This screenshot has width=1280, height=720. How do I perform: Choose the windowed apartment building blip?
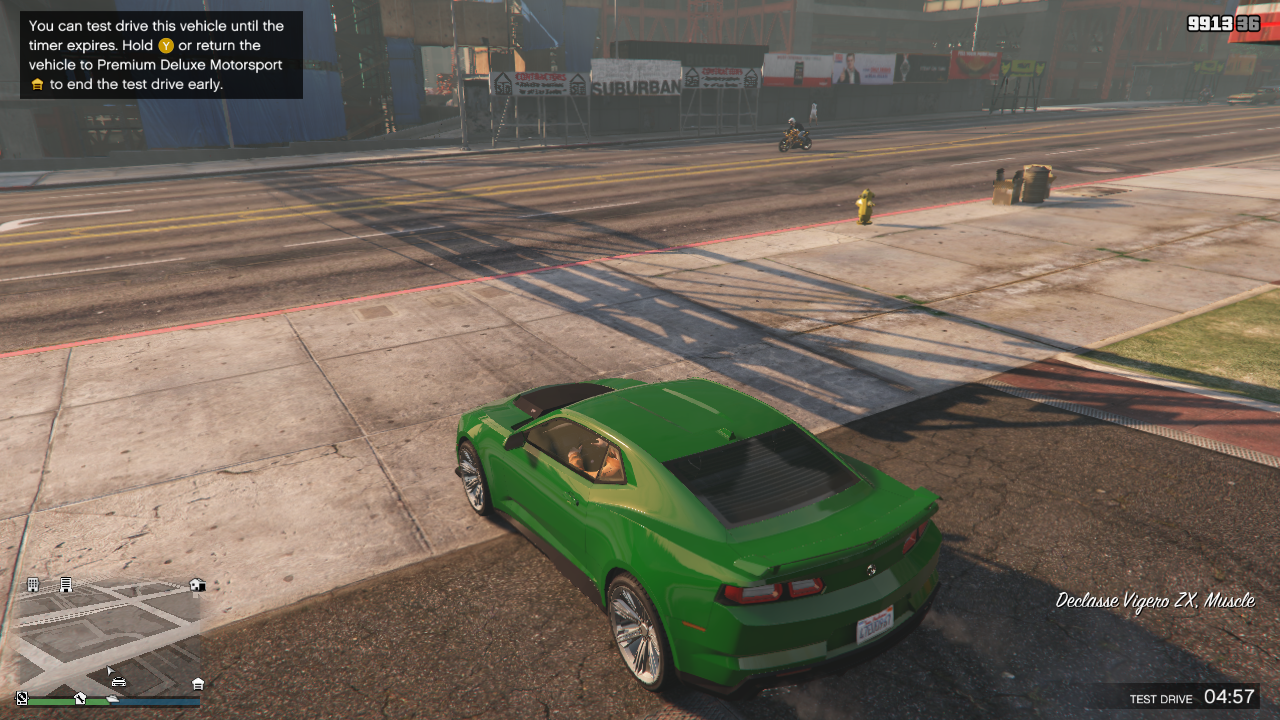[33, 584]
